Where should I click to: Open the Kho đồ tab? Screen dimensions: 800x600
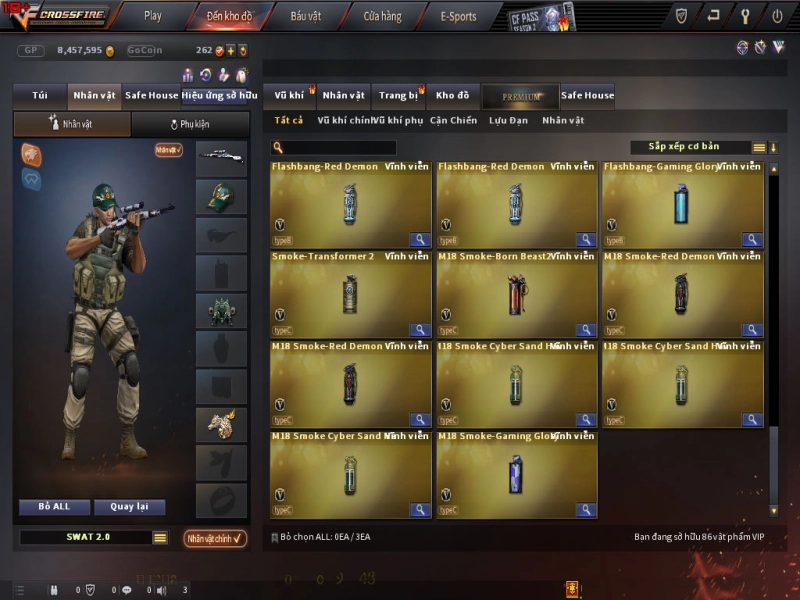(452, 96)
